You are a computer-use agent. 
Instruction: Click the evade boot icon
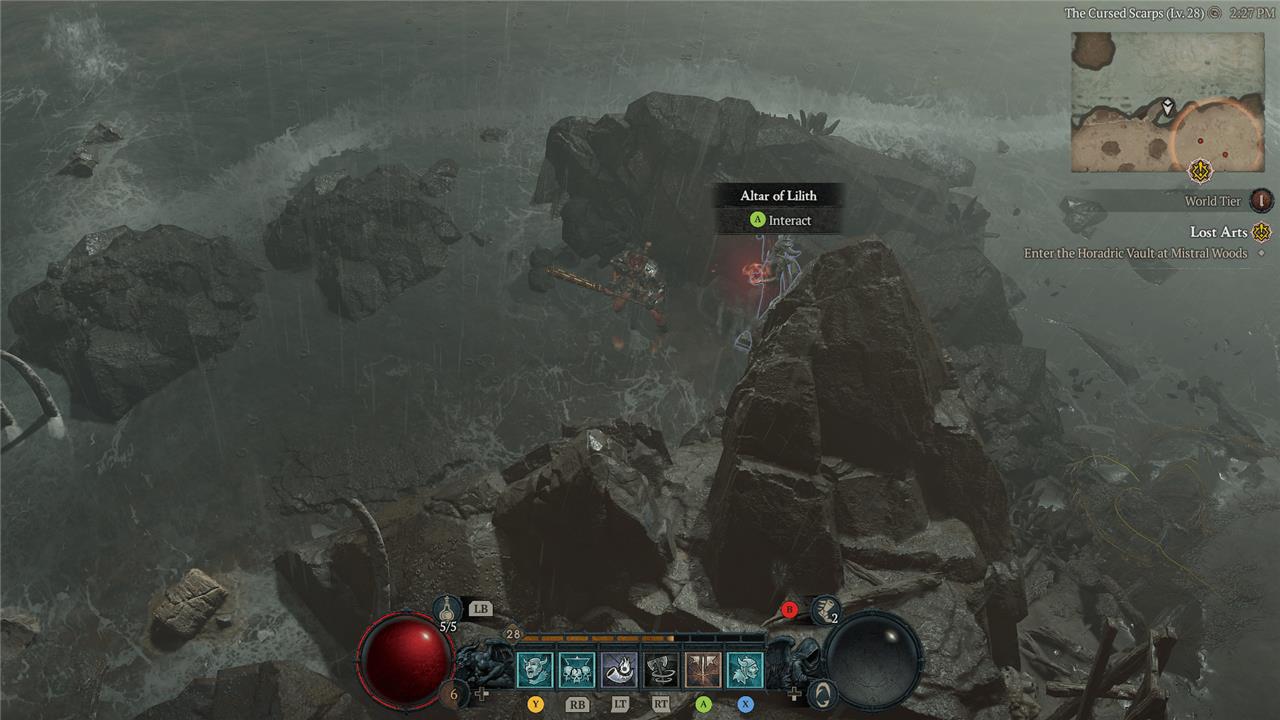[x=825, y=607]
